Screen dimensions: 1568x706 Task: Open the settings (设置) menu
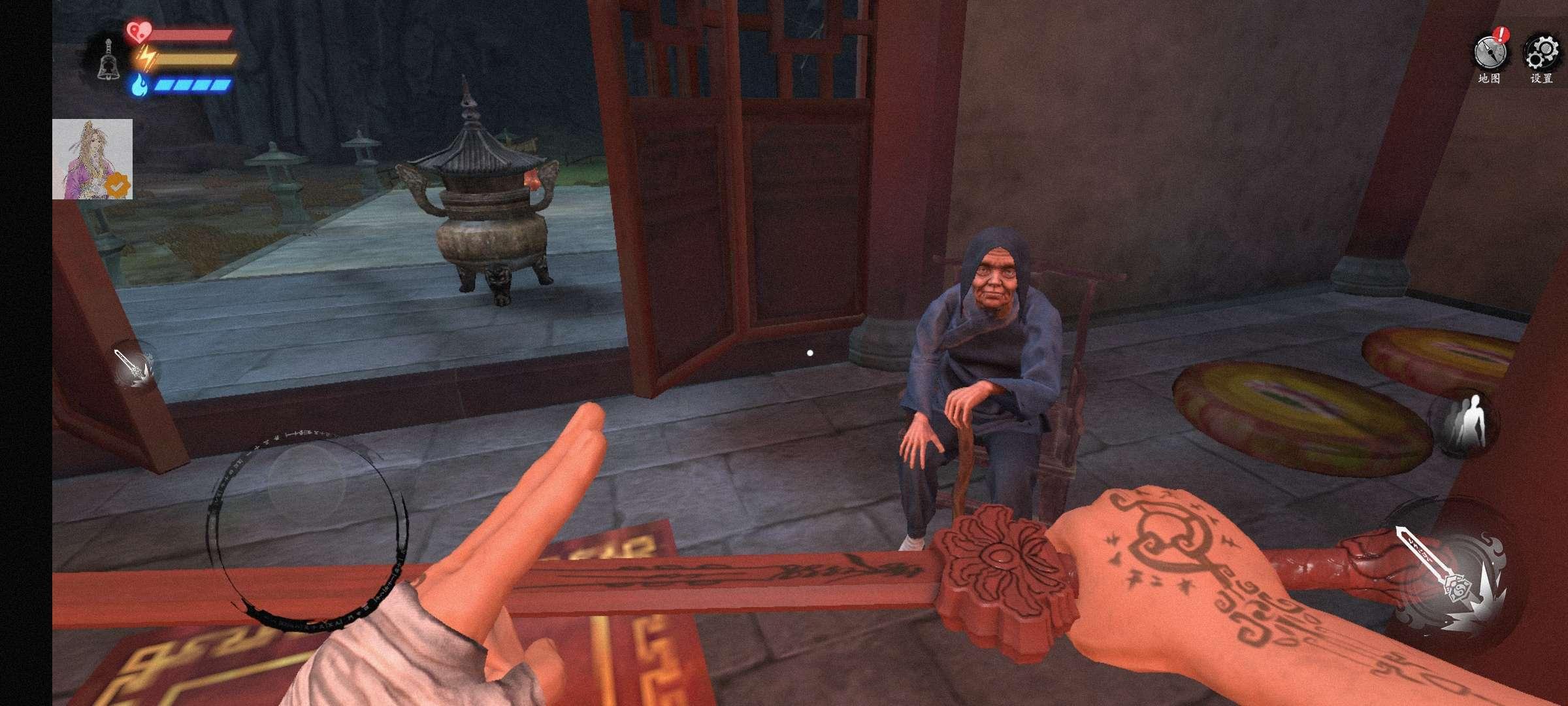(1542, 54)
